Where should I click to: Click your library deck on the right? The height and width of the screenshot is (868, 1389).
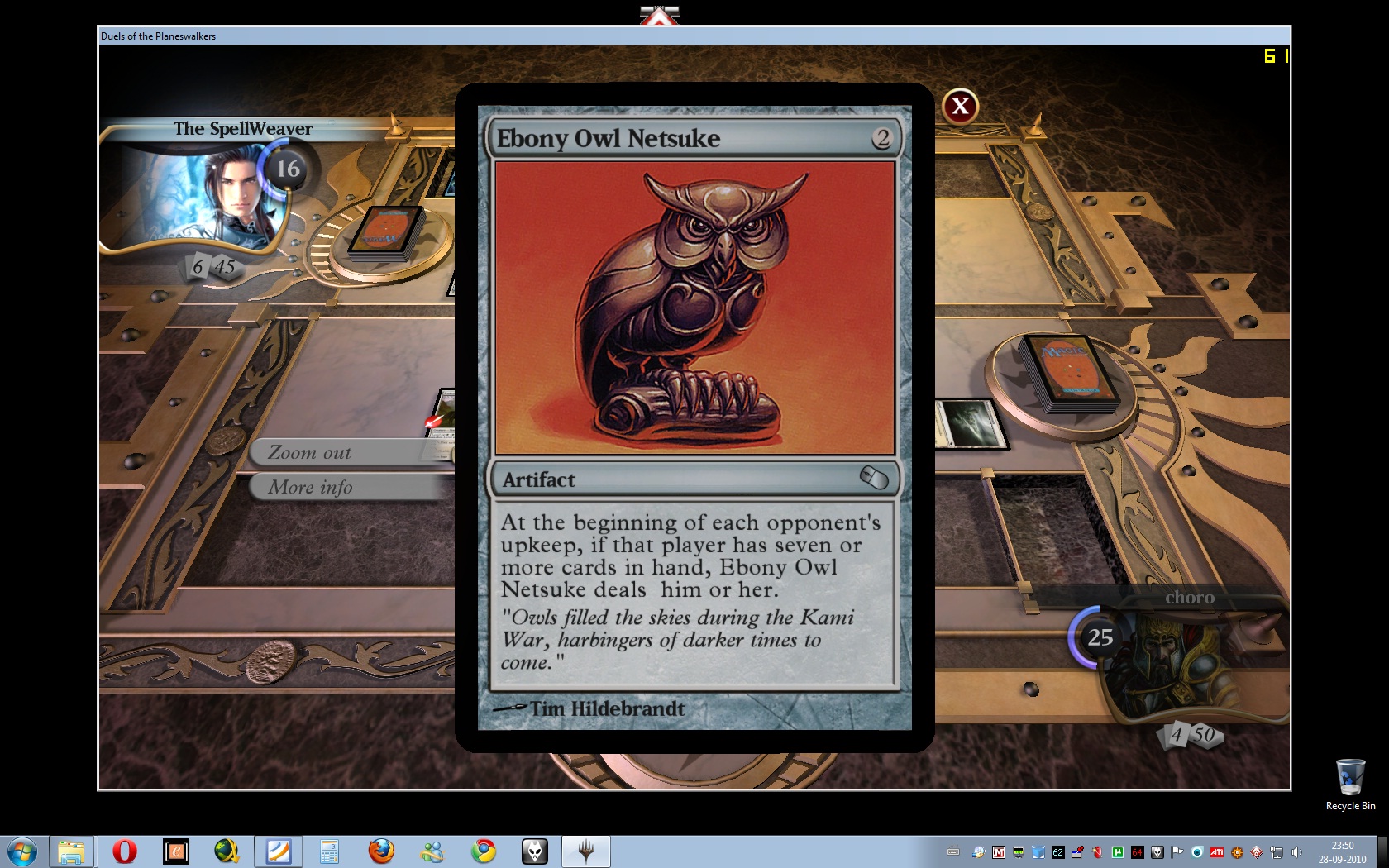[1067, 372]
